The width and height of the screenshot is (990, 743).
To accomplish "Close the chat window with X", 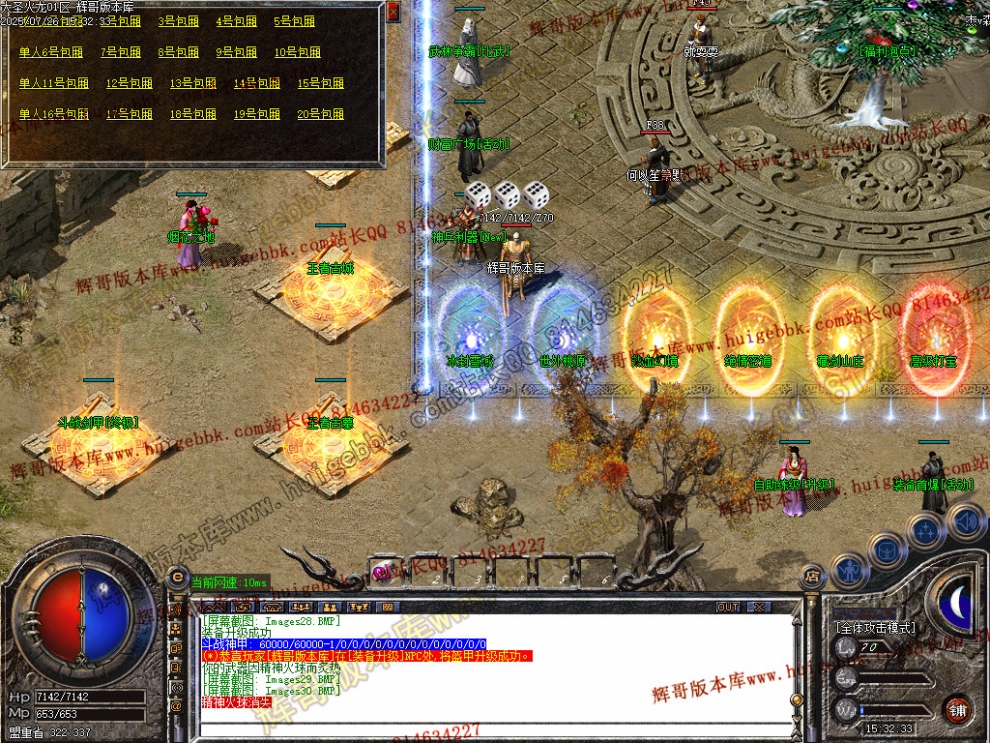I will click(760, 607).
